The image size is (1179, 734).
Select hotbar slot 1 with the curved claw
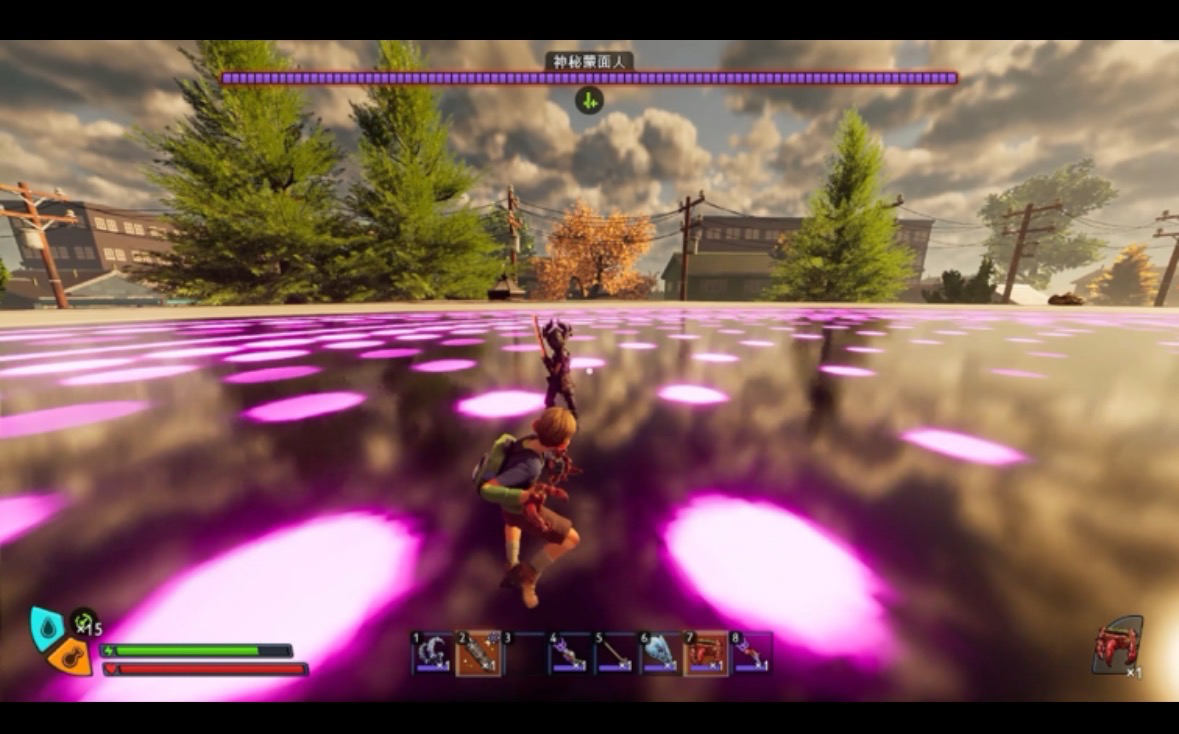(430, 652)
